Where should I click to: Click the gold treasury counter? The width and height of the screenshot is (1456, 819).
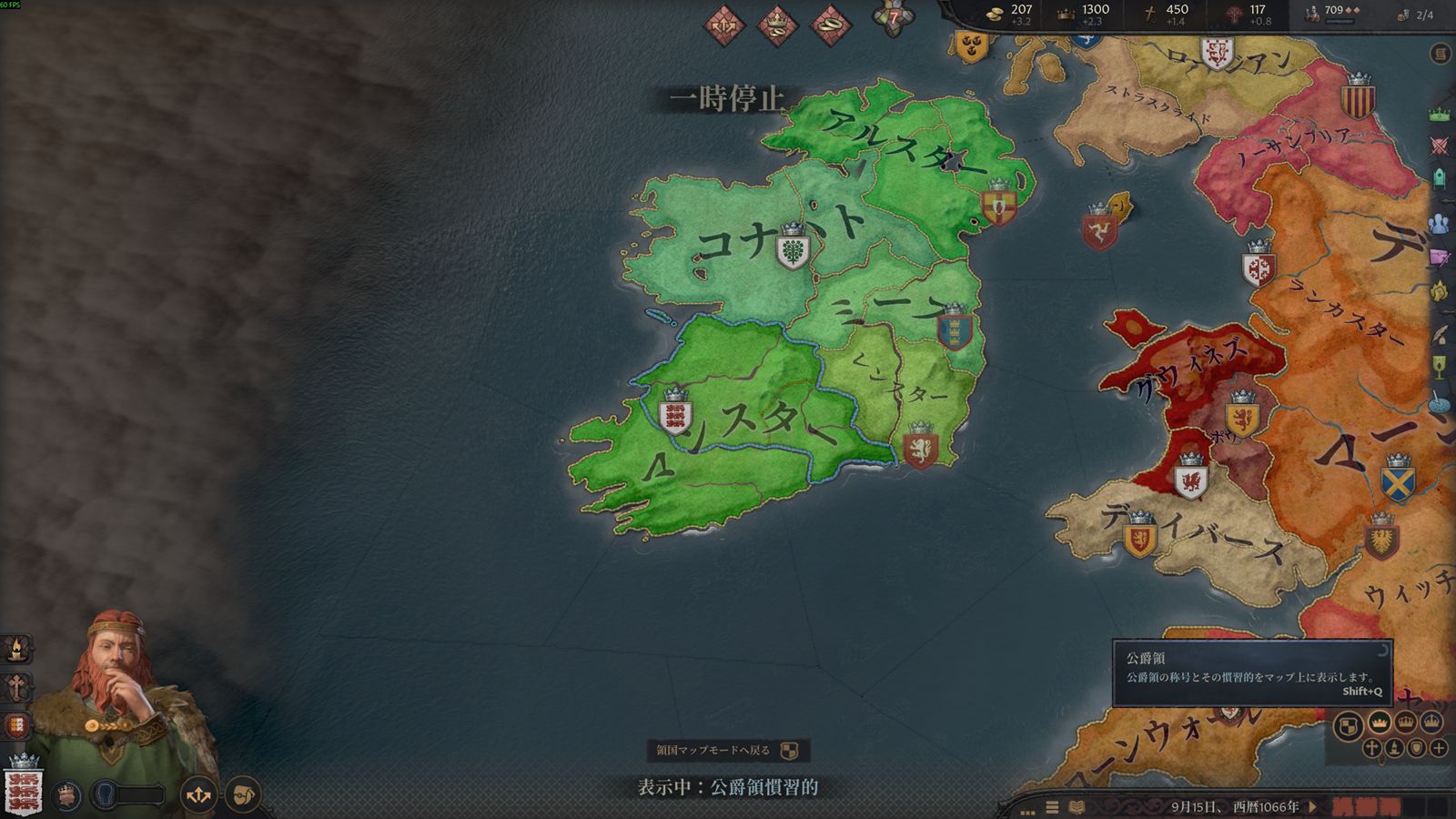(x=1010, y=14)
